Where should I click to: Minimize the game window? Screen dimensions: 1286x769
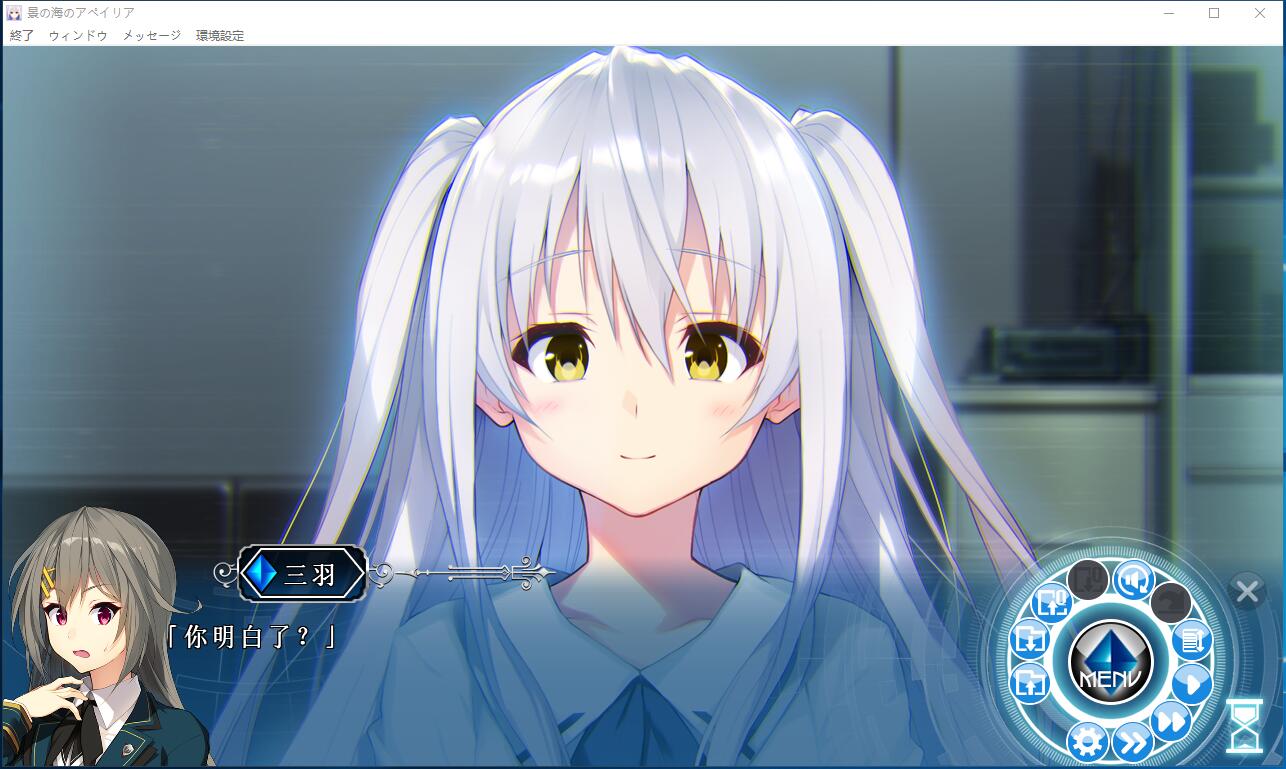click(1168, 13)
